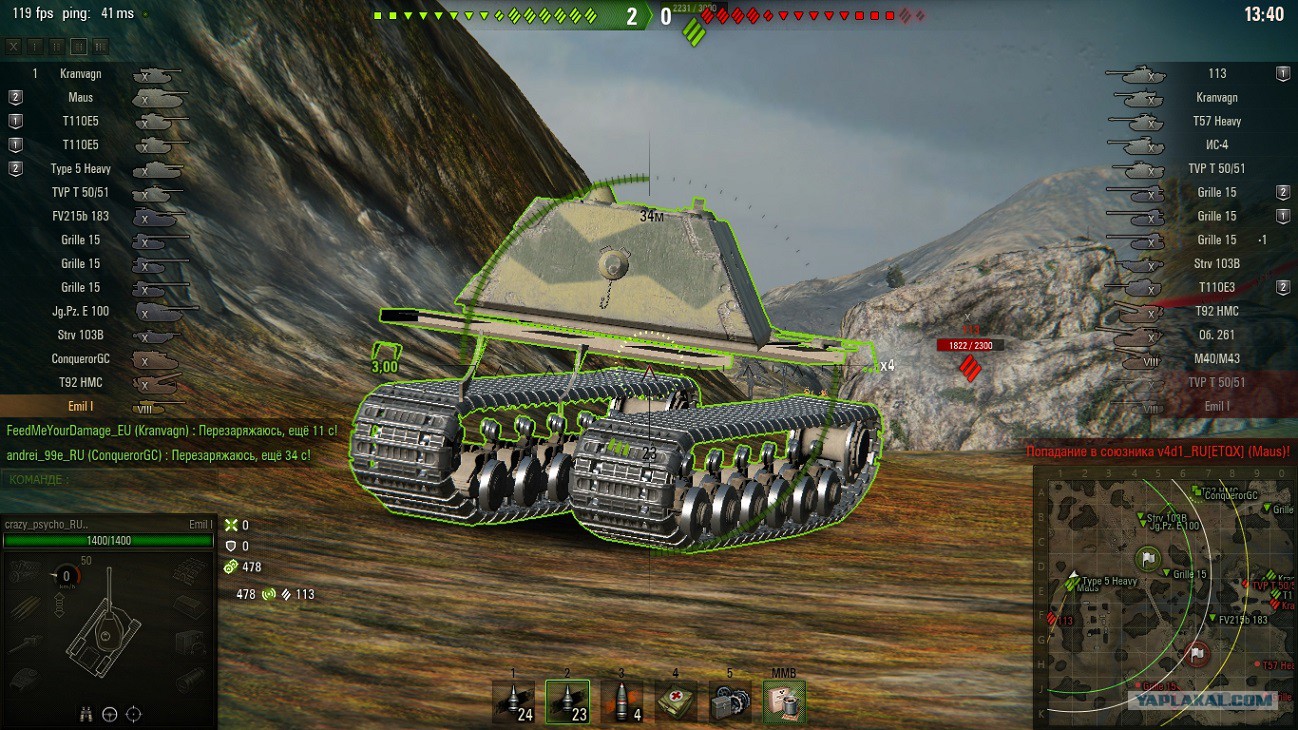Use the first aid kit consumable

pyautogui.click(x=676, y=702)
